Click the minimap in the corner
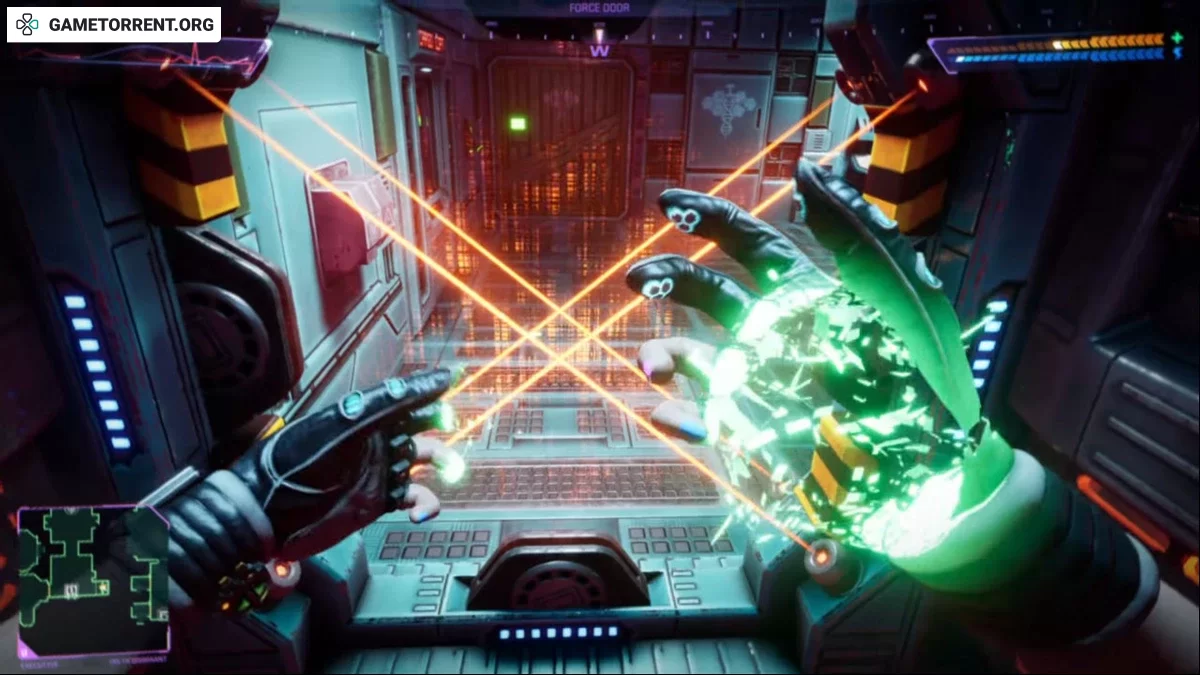This screenshot has width=1200, height=675. (x=93, y=580)
